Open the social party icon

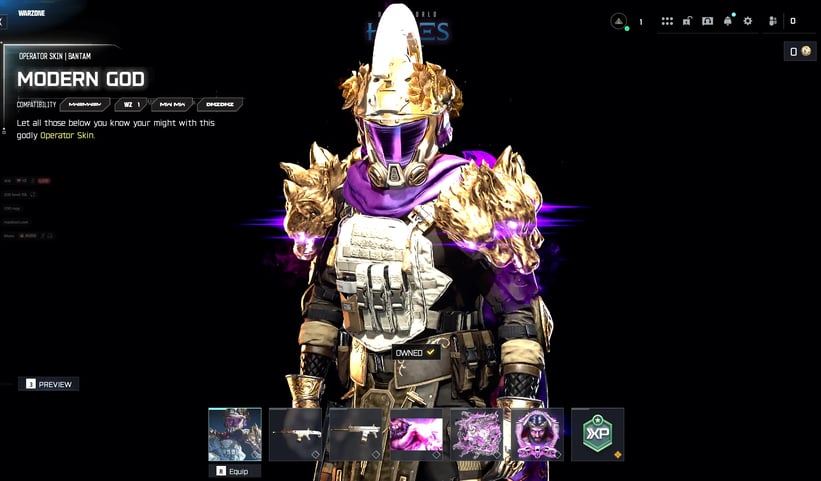tap(773, 21)
